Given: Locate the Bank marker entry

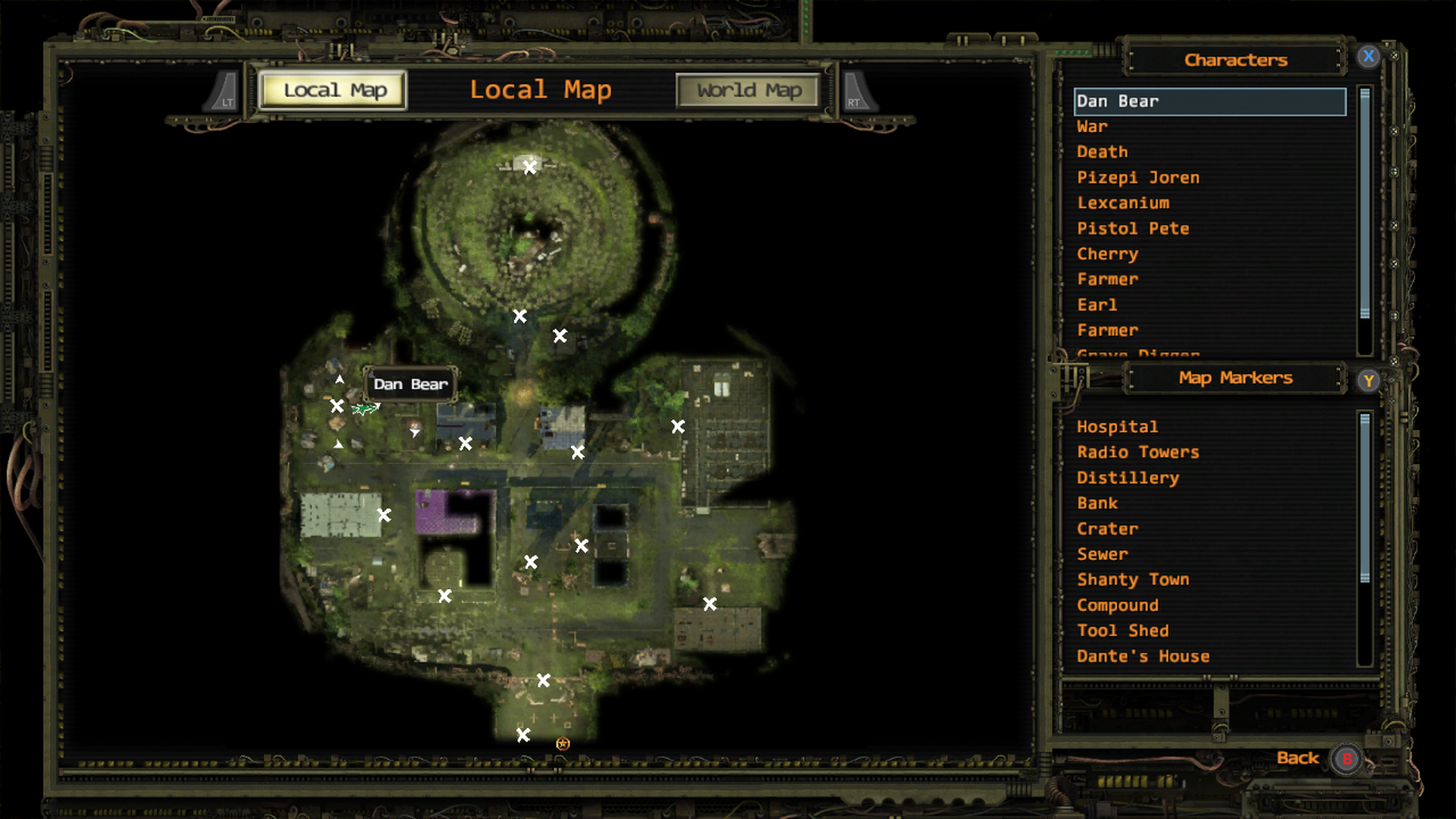Looking at the screenshot, I should [1097, 504].
